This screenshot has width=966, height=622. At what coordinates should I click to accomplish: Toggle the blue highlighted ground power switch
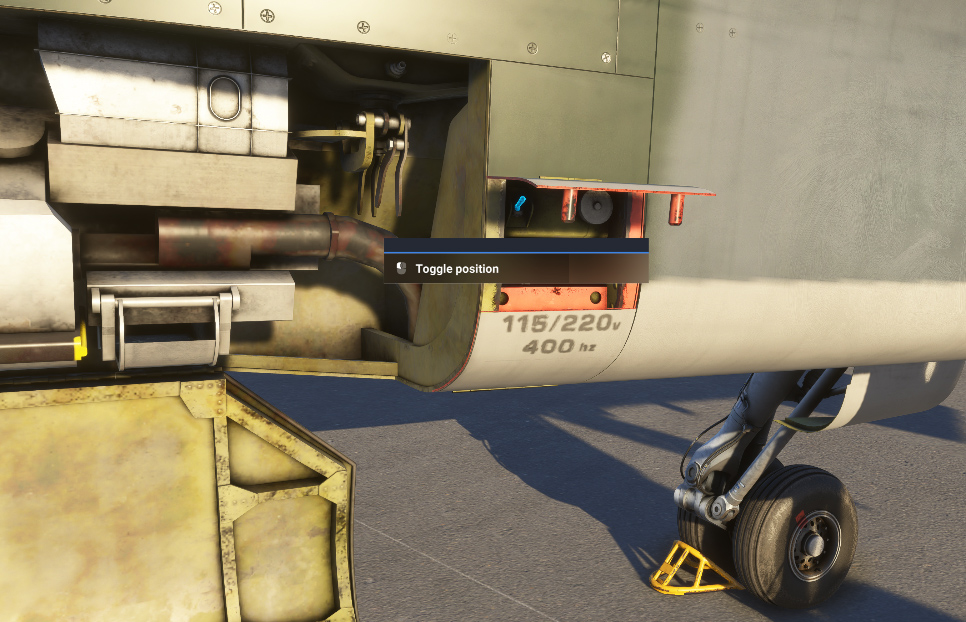520,204
